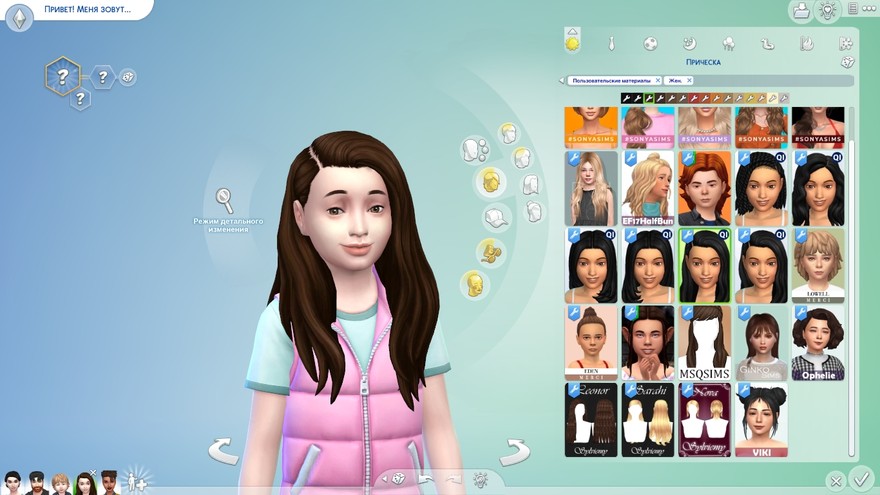This screenshot has height=495, width=880.
Task: Cancel with the X button beside checkmark
Action: tap(835, 481)
